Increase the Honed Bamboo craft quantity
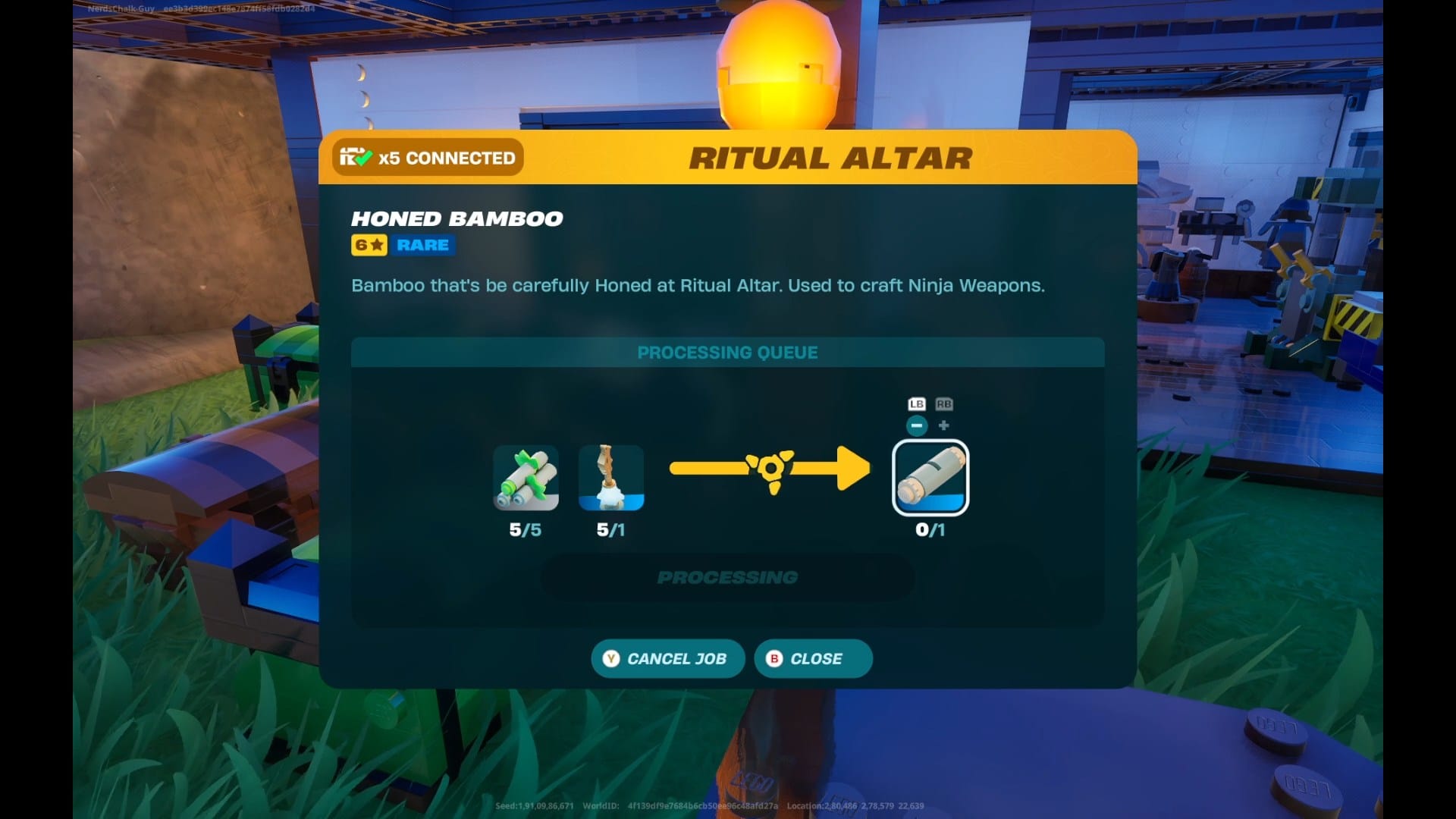 944,425
